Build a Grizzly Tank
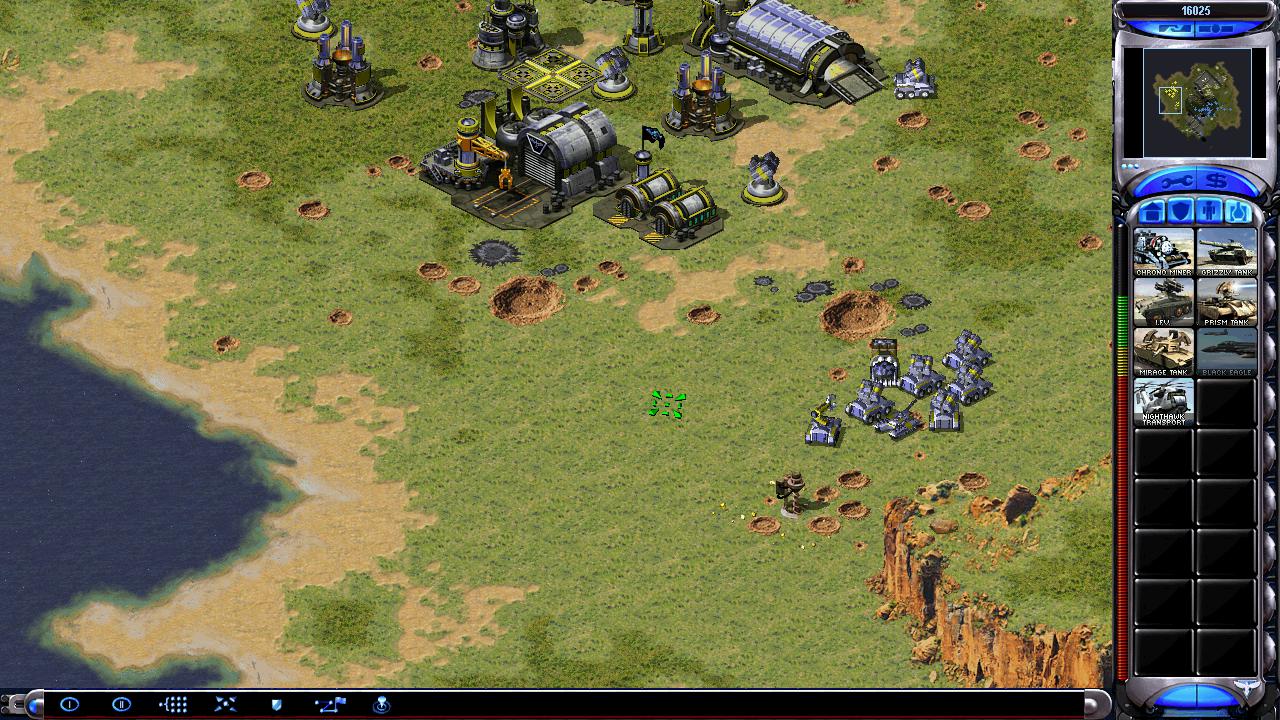Image resolution: width=1280 pixels, height=720 pixels. pos(1226,253)
